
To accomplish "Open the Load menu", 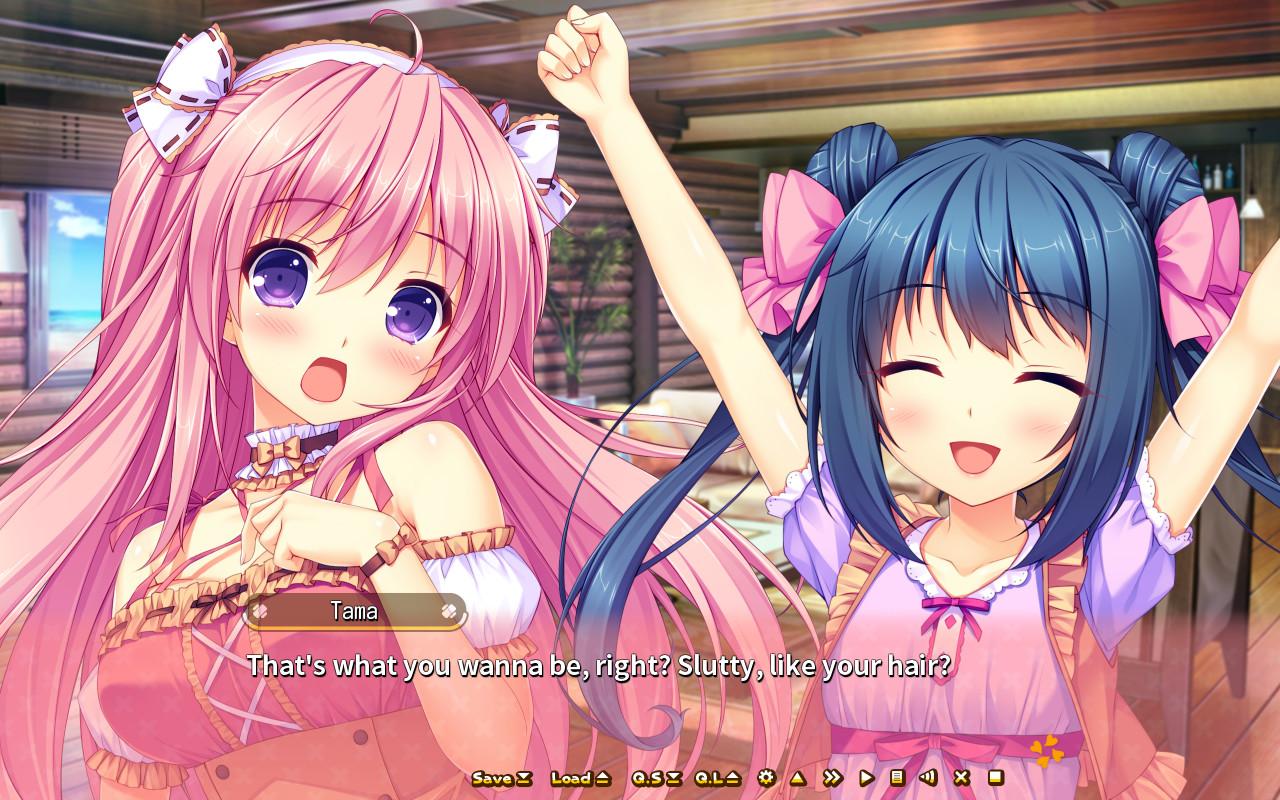I will [x=580, y=778].
